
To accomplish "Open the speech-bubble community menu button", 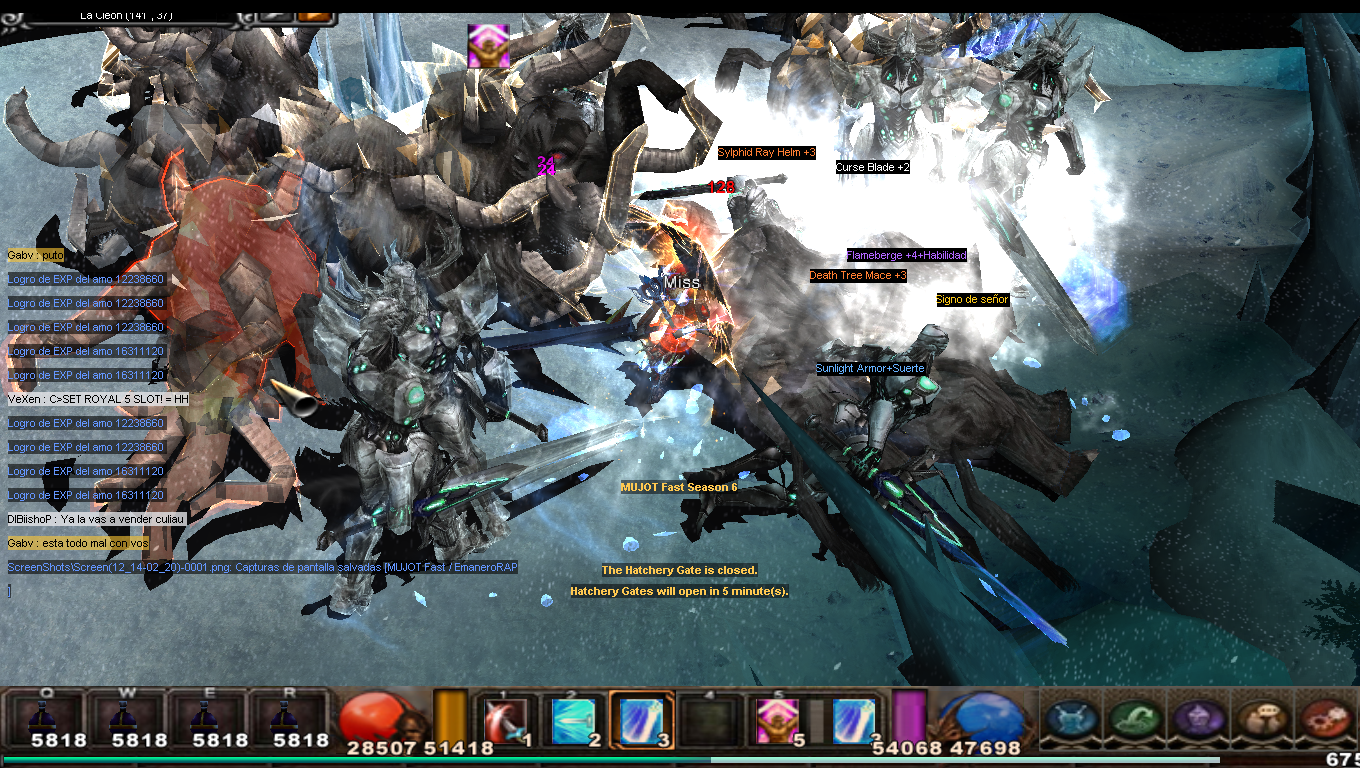I will click(1261, 719).
